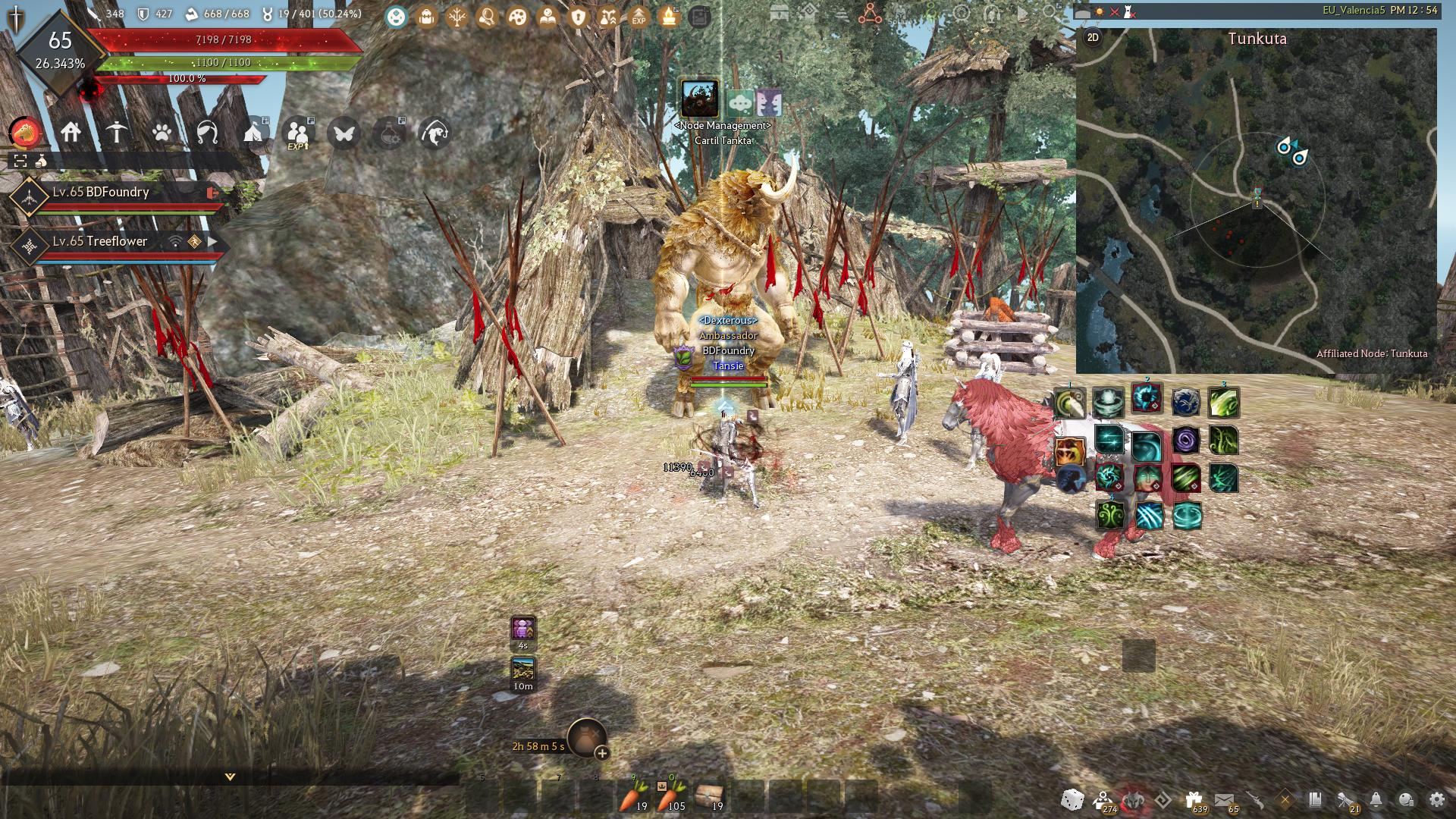
Task: Activate the green twin-vine swirl skill
Action: pyautogui.click(x=1110, y=516)
